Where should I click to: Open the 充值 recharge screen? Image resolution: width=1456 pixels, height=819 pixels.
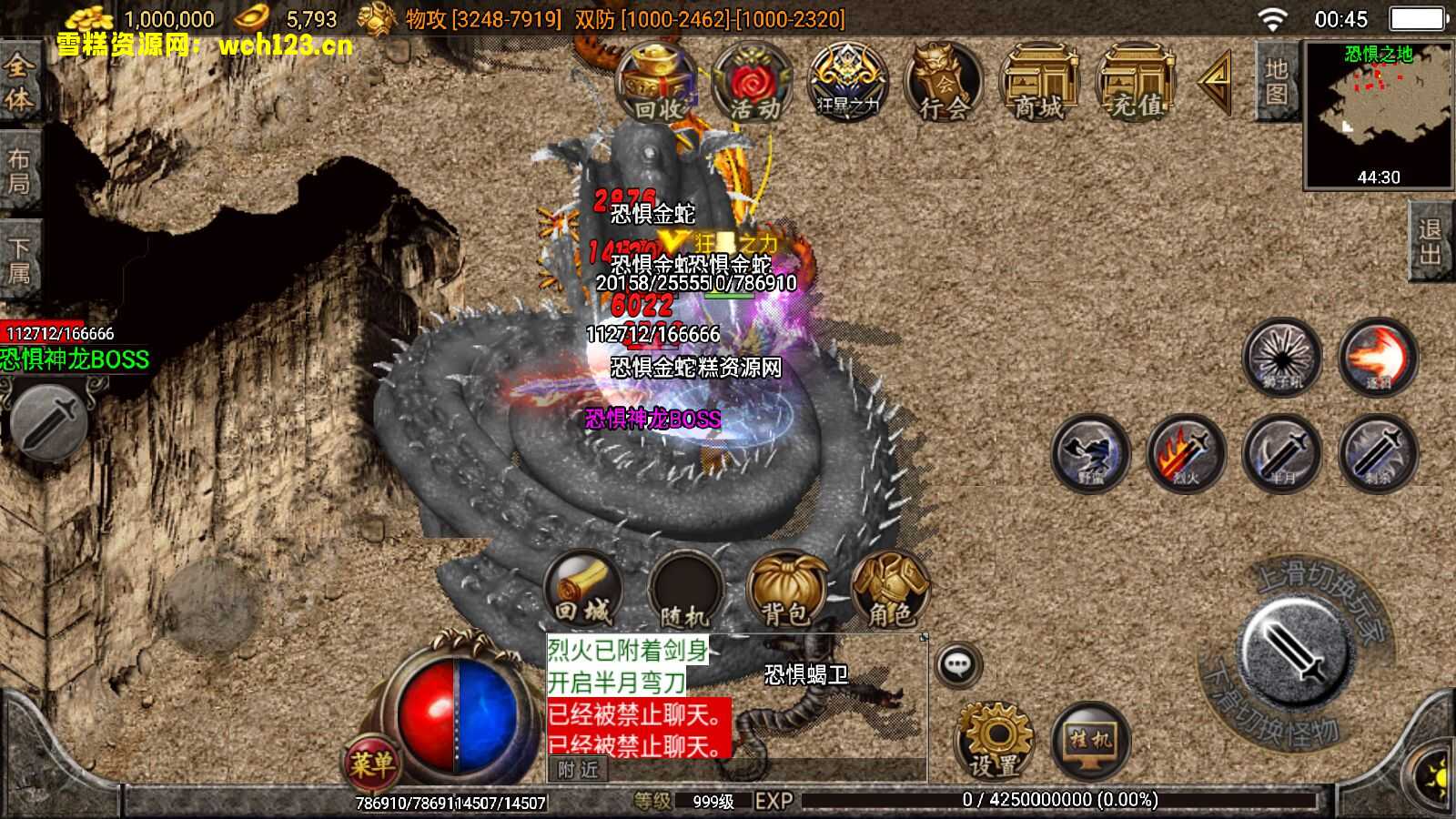point(1136,84)
